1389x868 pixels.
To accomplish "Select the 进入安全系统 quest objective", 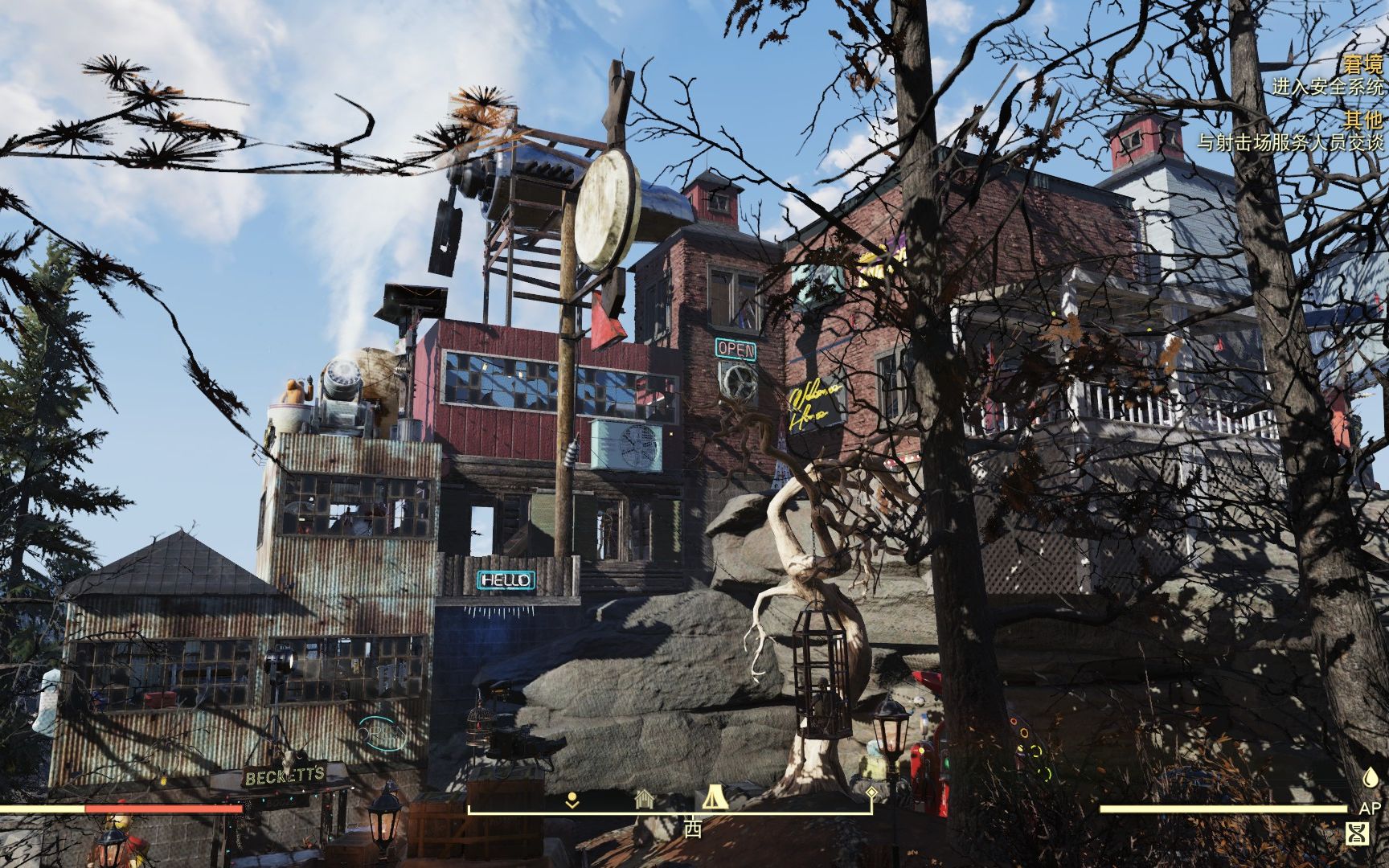I will click(1327, 87).
